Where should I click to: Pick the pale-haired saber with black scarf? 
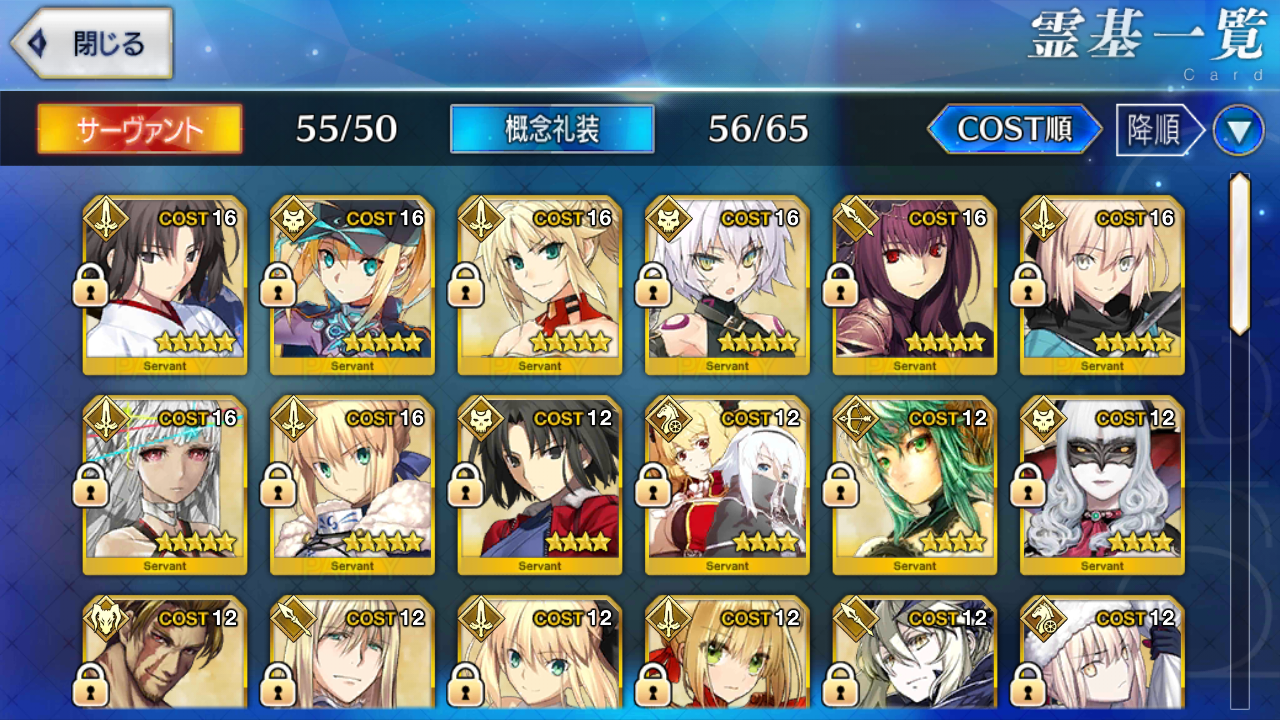coord(1102,285)
